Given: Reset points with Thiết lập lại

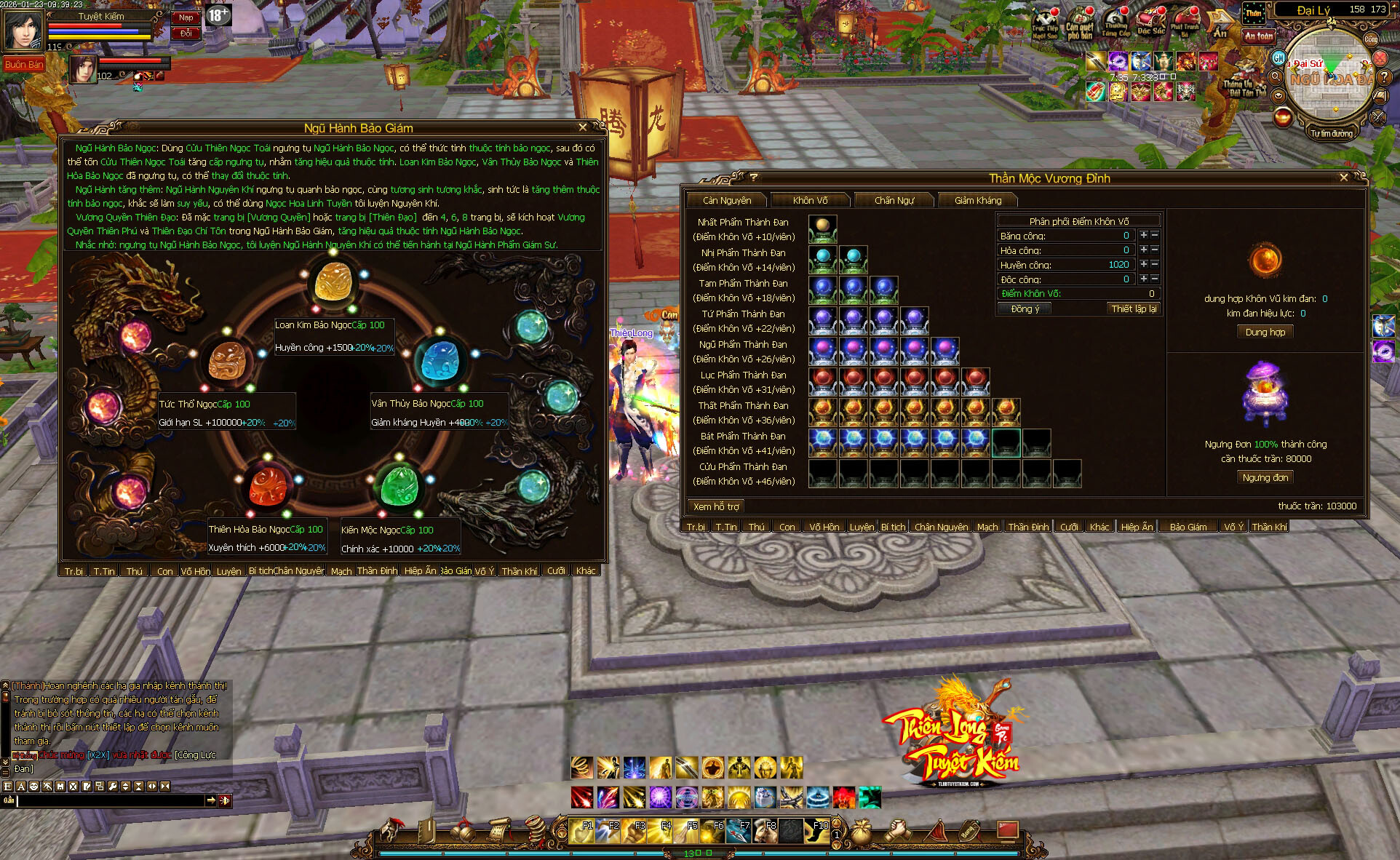Looking at the screenshot, I should coord(1134,308).
